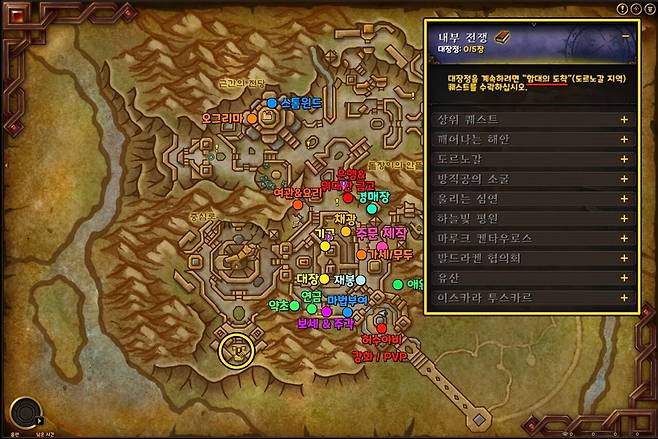Open the 마루크 켄타우로스 reputation row
The image size is (658, 439).
(623, 237)
